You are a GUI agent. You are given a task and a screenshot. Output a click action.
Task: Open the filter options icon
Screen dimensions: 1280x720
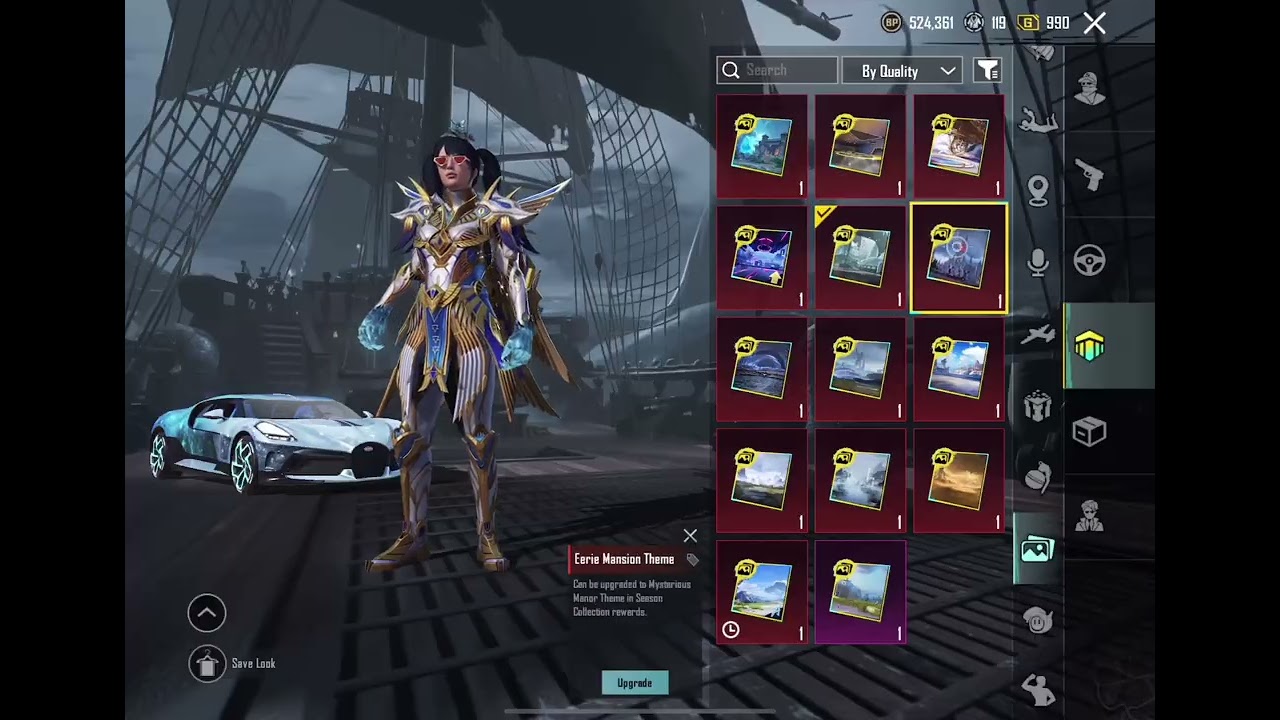point(987,70)
